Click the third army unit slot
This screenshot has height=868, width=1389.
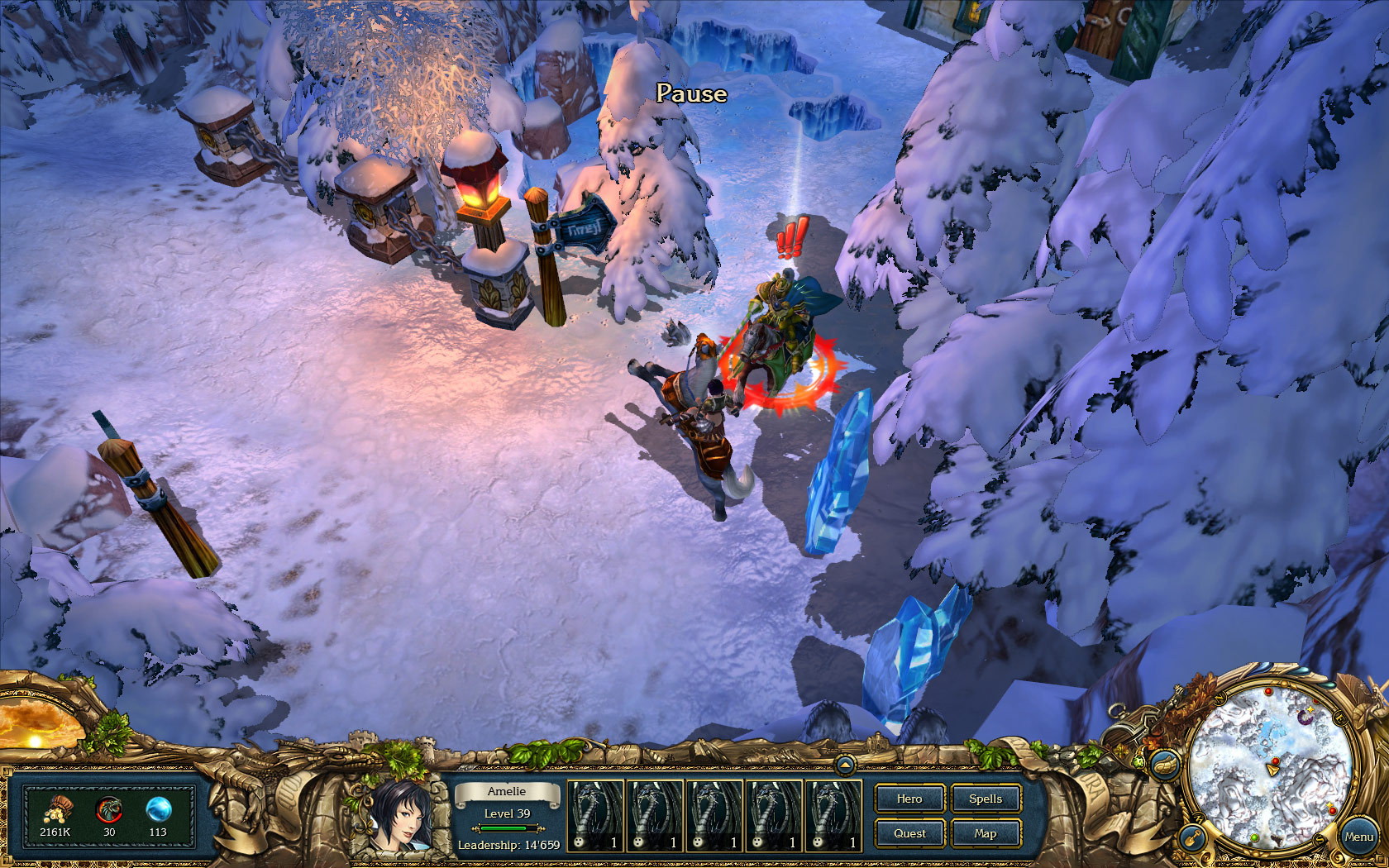713,814
